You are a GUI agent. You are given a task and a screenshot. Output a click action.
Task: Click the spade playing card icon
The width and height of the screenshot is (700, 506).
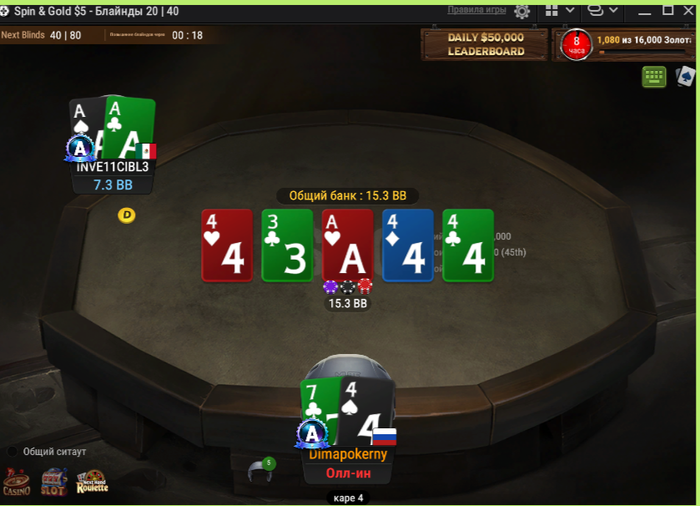(685, 76)
